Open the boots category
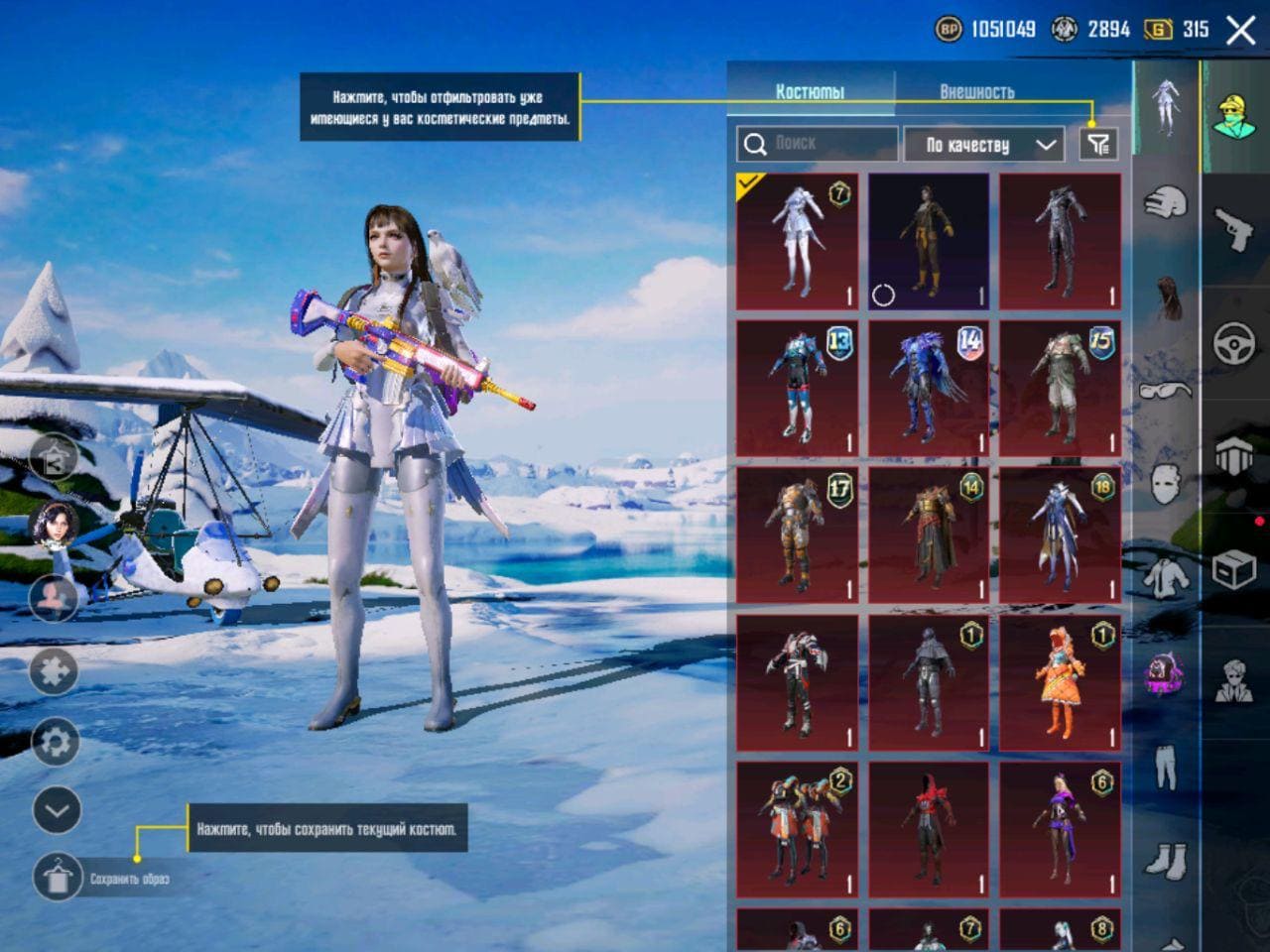 (1165, 859)
